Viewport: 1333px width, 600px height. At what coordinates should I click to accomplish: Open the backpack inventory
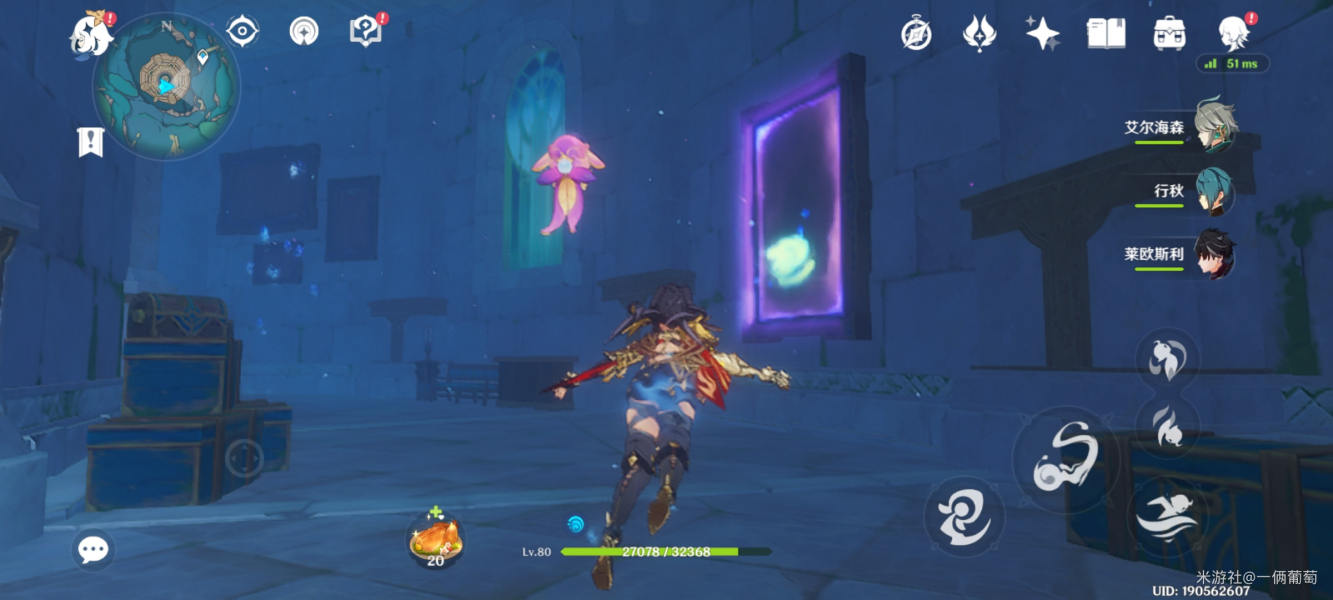tap(1169, 35)
